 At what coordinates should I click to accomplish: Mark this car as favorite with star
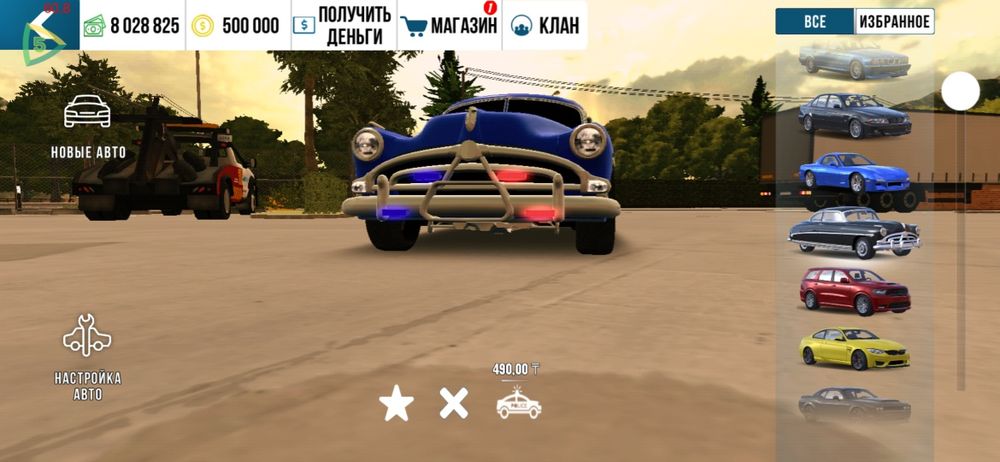coord(396,403)
